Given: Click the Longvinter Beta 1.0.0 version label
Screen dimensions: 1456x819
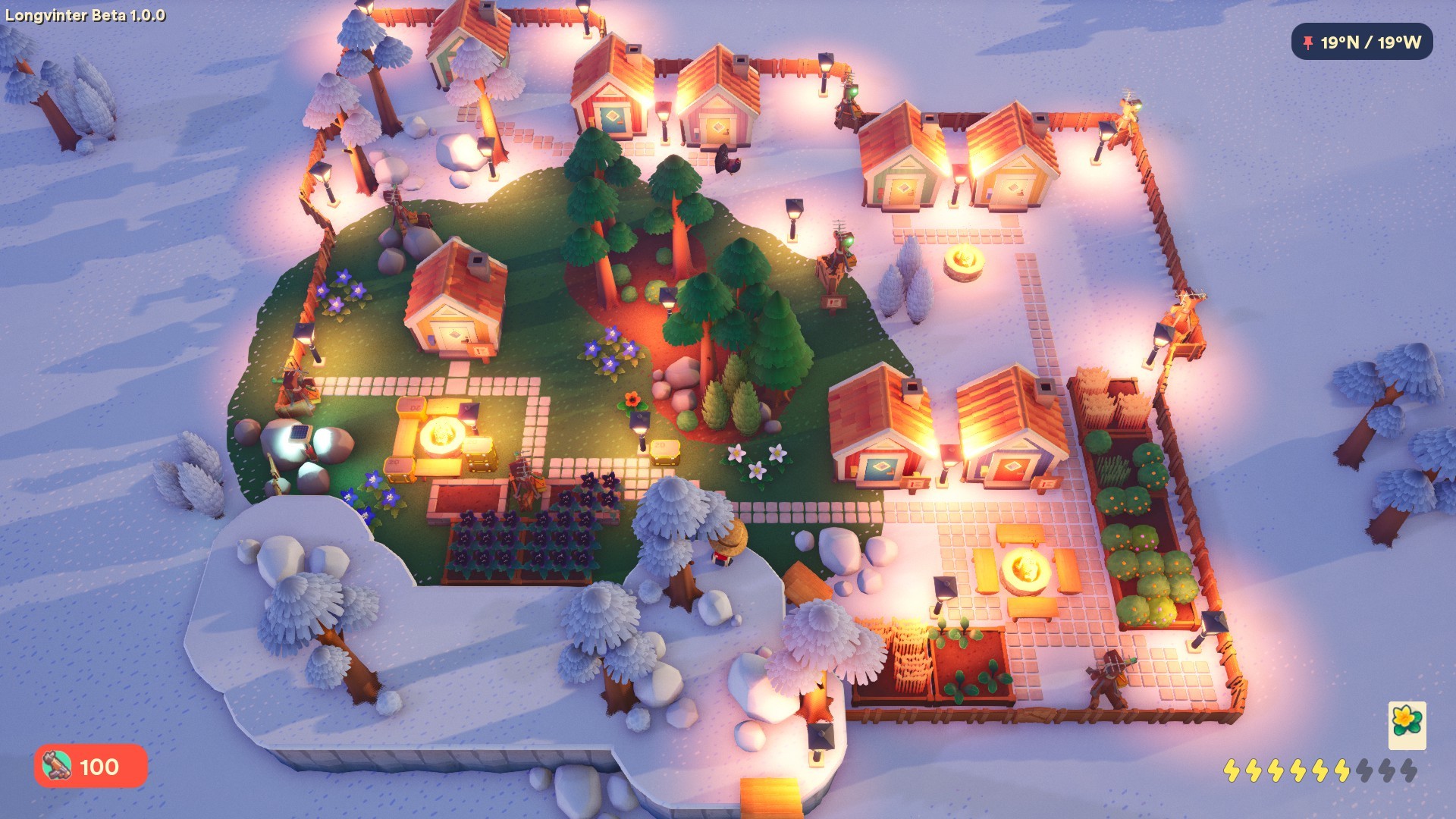Looking at the screenshot, I should pyautogui.click(x=86, y=13).
